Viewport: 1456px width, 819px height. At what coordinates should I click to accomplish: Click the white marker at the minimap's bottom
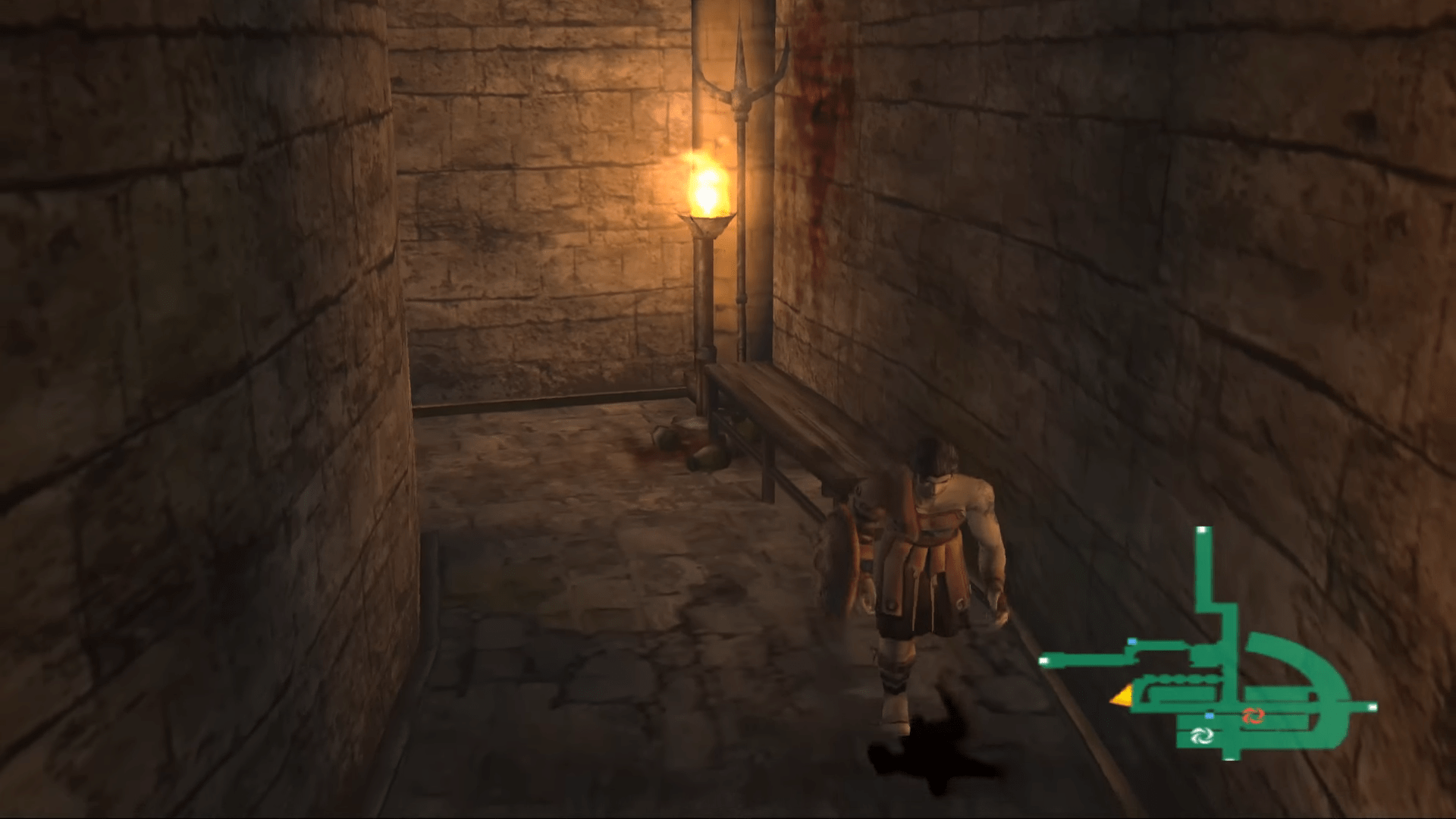click(x=1230, y=760)
